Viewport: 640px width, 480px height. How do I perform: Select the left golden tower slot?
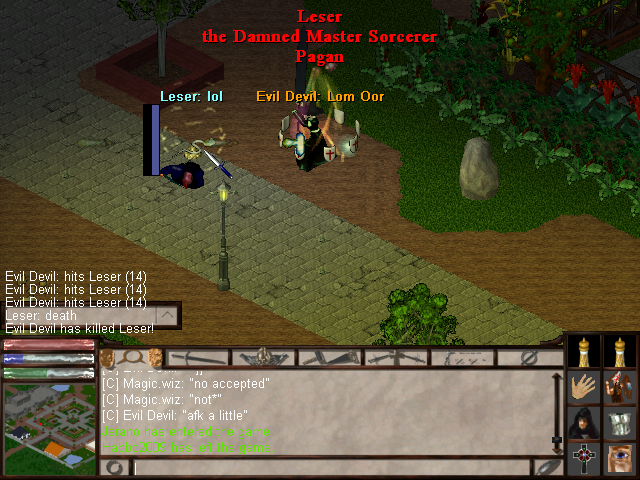click(584, 350)
